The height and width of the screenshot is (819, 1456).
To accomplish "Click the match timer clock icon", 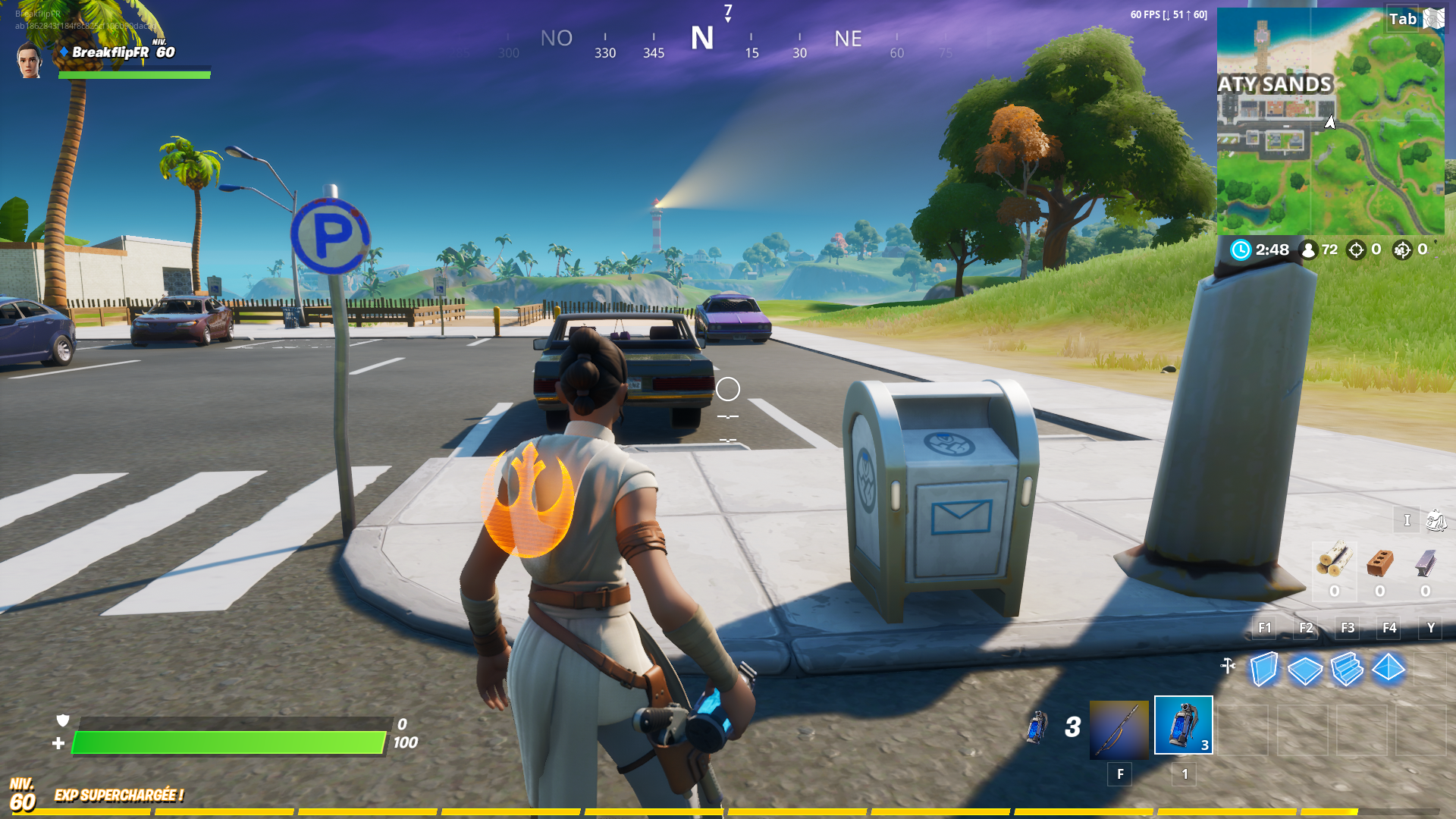I will [1242, 249].
